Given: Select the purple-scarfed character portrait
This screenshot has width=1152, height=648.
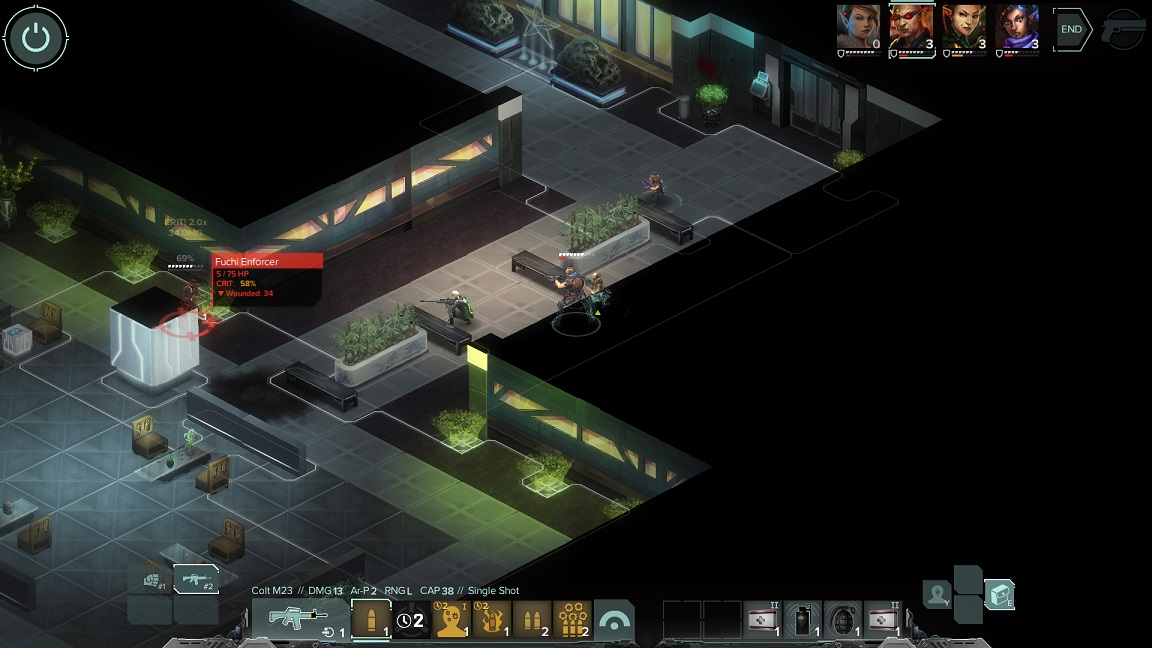Looking at the screenshot, I should pyautogui.click(x=1017, y=27).
